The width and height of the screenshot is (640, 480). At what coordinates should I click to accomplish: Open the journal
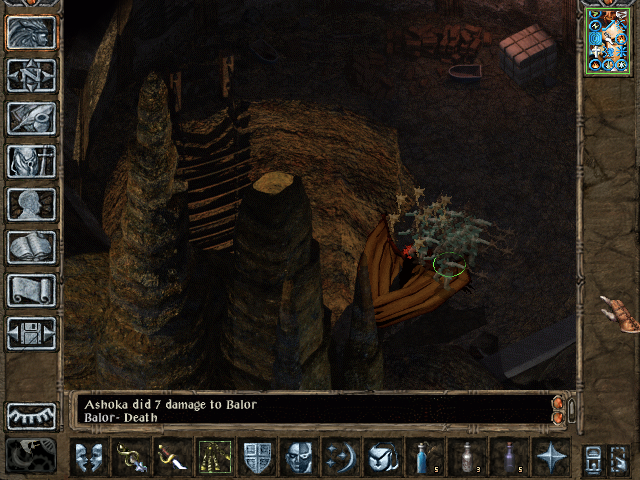pyautogui.click(x=31, y=118)
